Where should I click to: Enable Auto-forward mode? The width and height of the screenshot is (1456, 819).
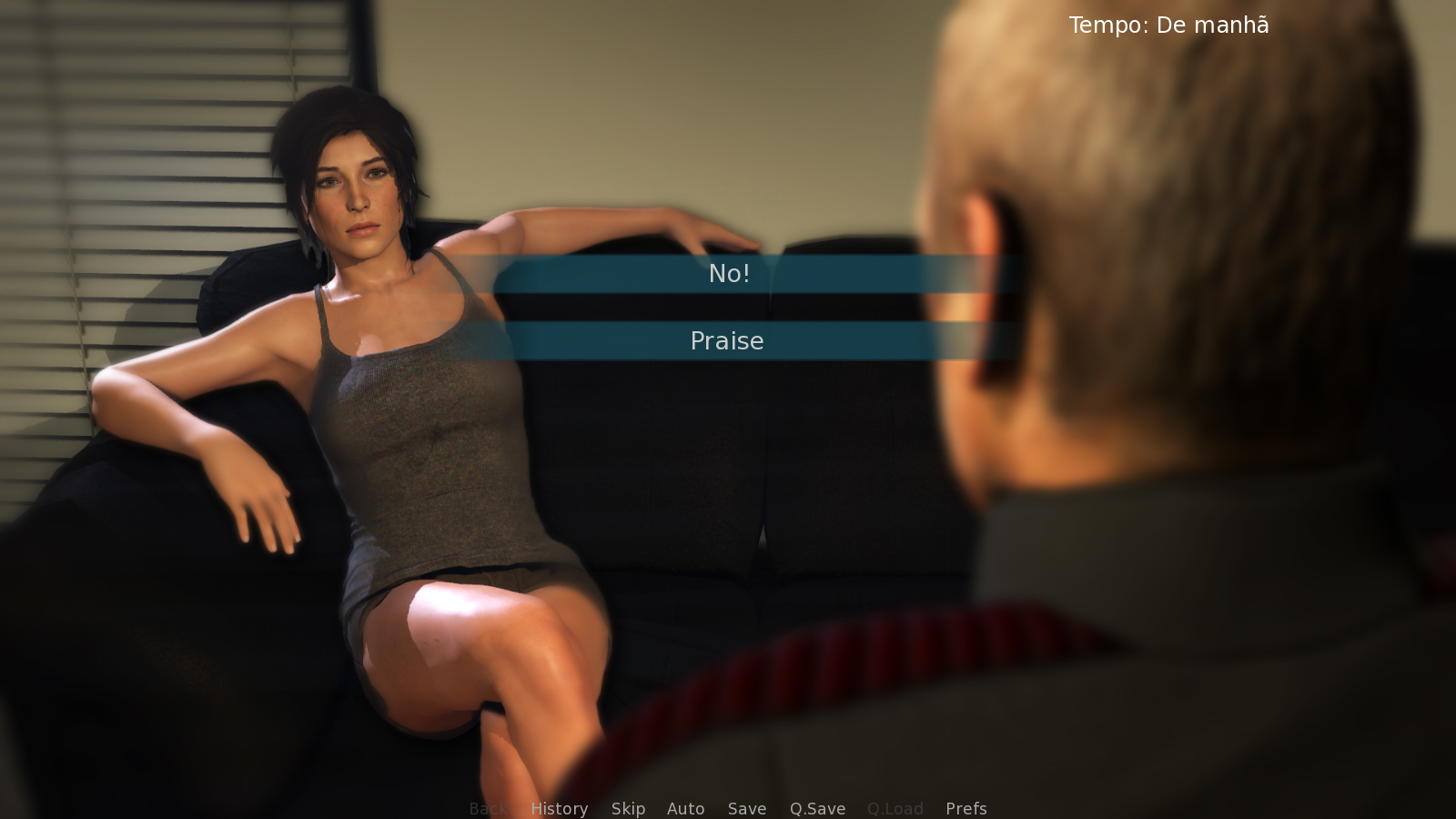point(686,808)
